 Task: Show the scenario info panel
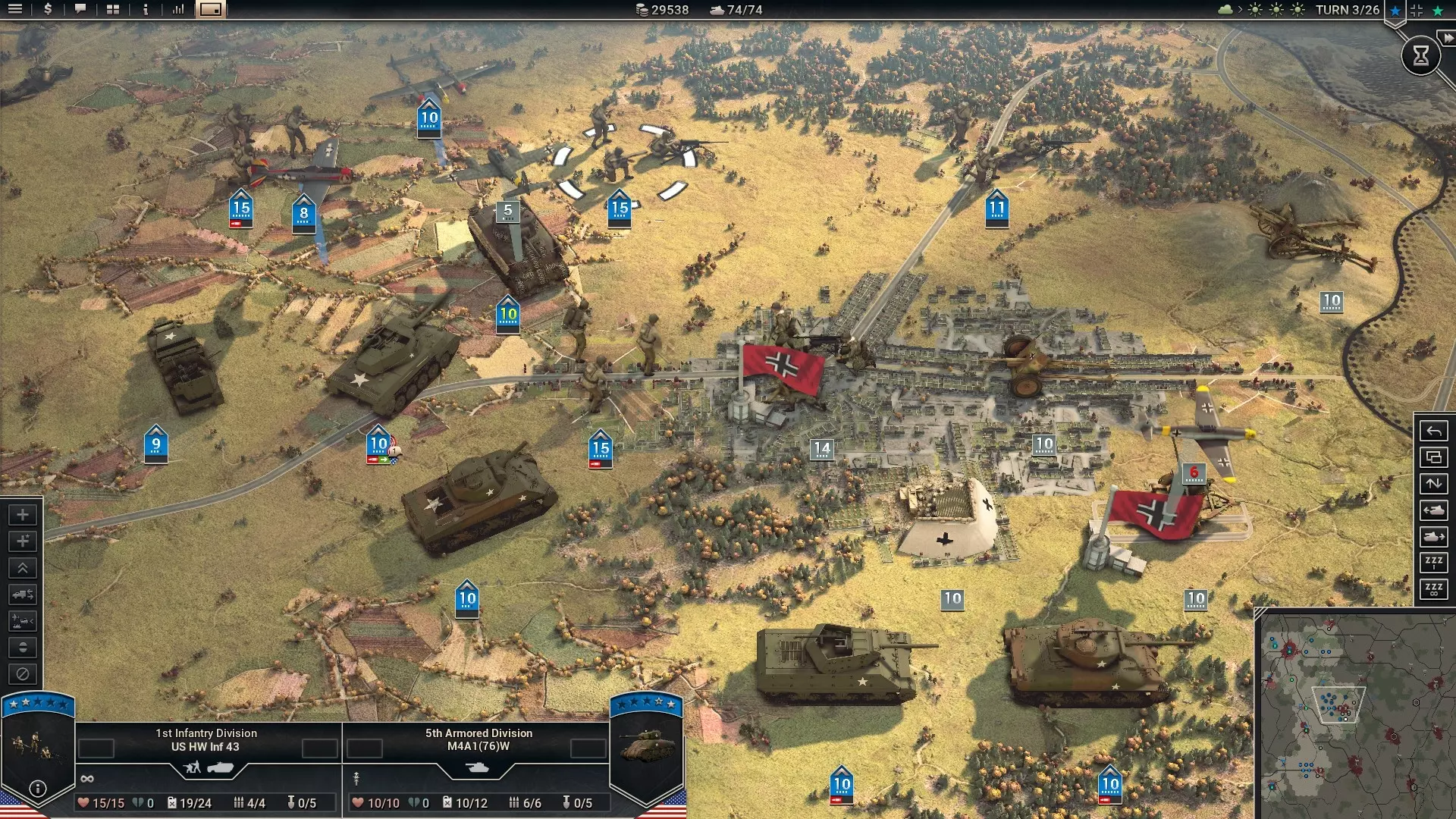(146, 10)
